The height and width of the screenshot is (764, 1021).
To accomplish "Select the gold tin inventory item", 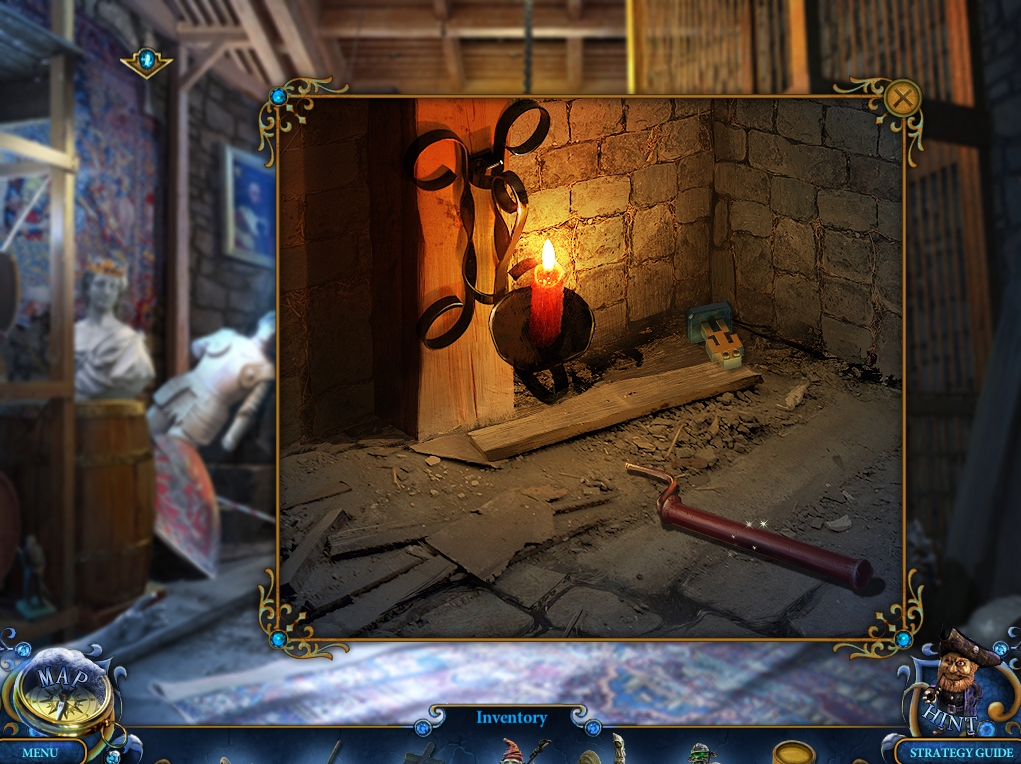I will click(x=794, y=752).
